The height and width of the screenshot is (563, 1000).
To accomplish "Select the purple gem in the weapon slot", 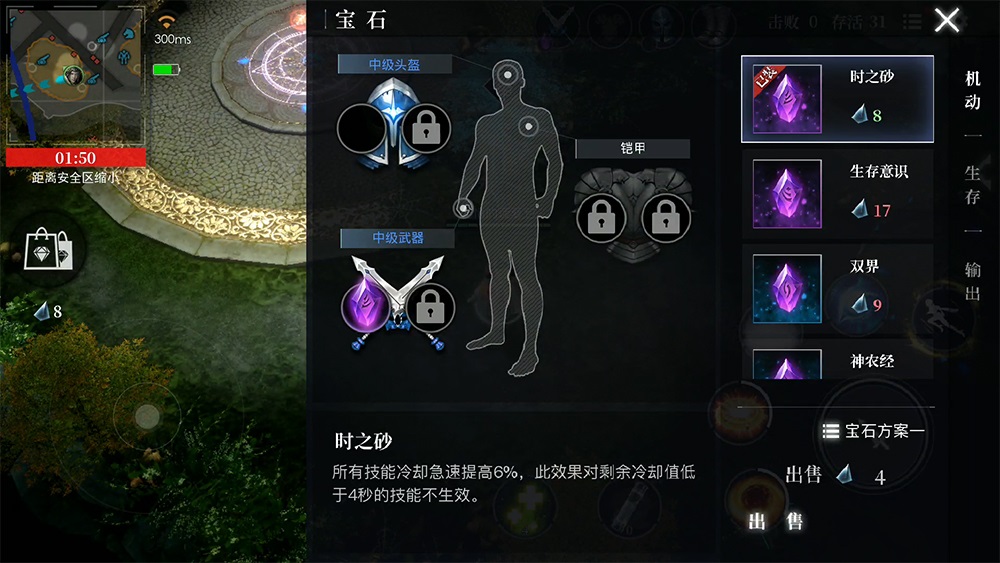I will click(366, 303).
